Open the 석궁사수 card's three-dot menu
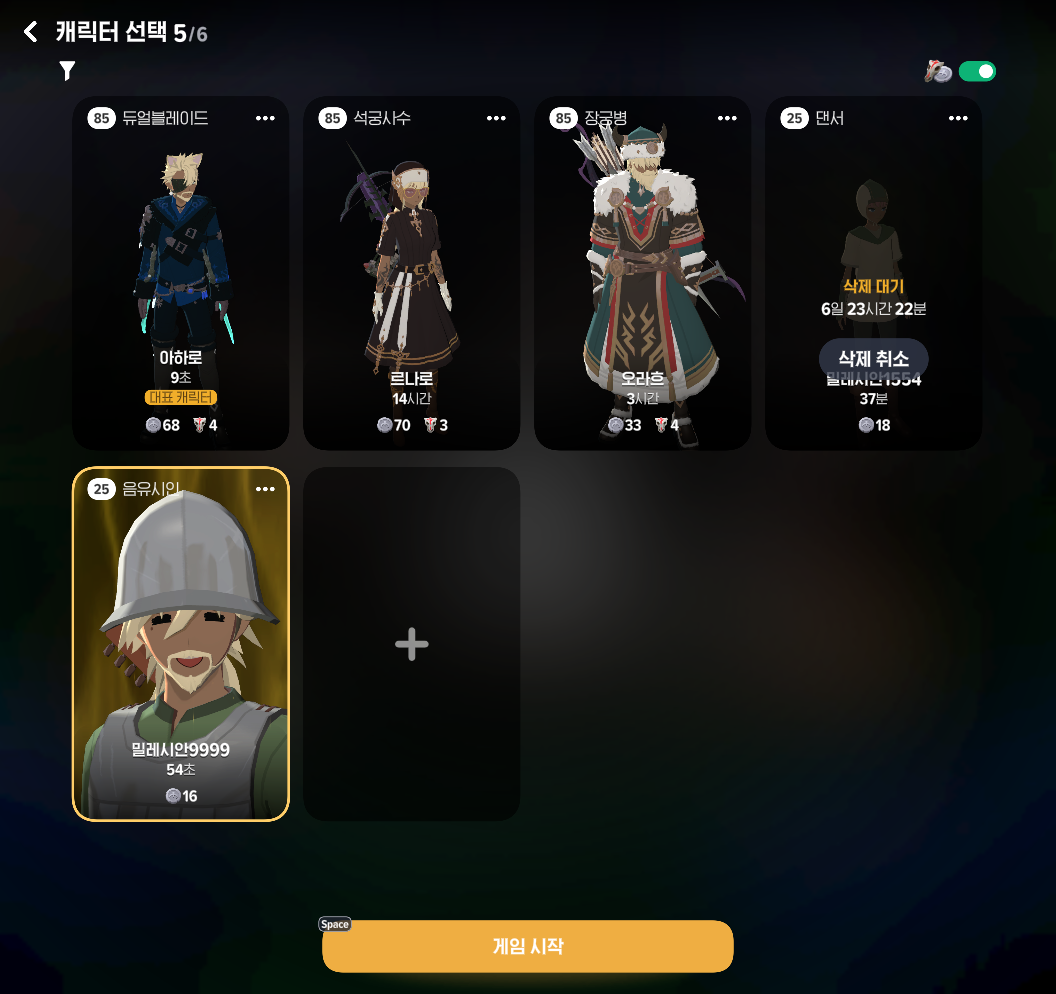1056x994 pixels. [x=496, y=118]
